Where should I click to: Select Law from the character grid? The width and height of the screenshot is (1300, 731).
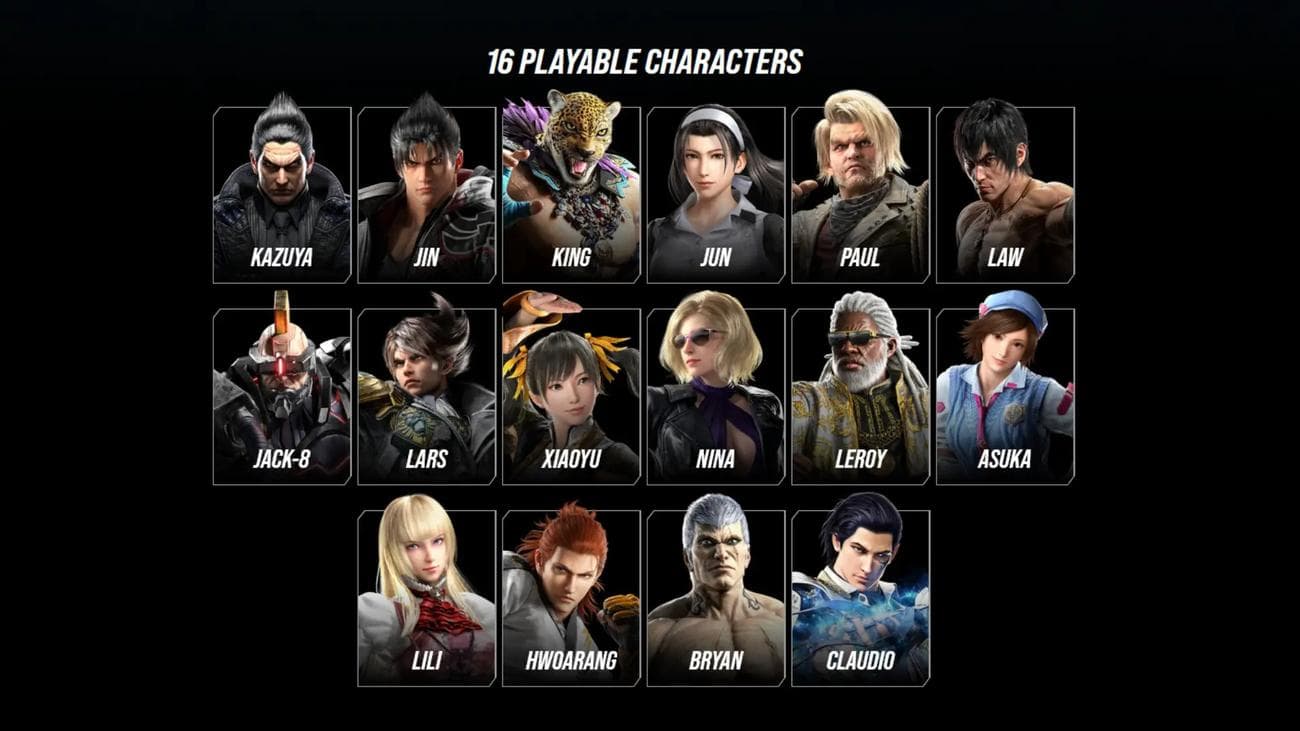1005,195
